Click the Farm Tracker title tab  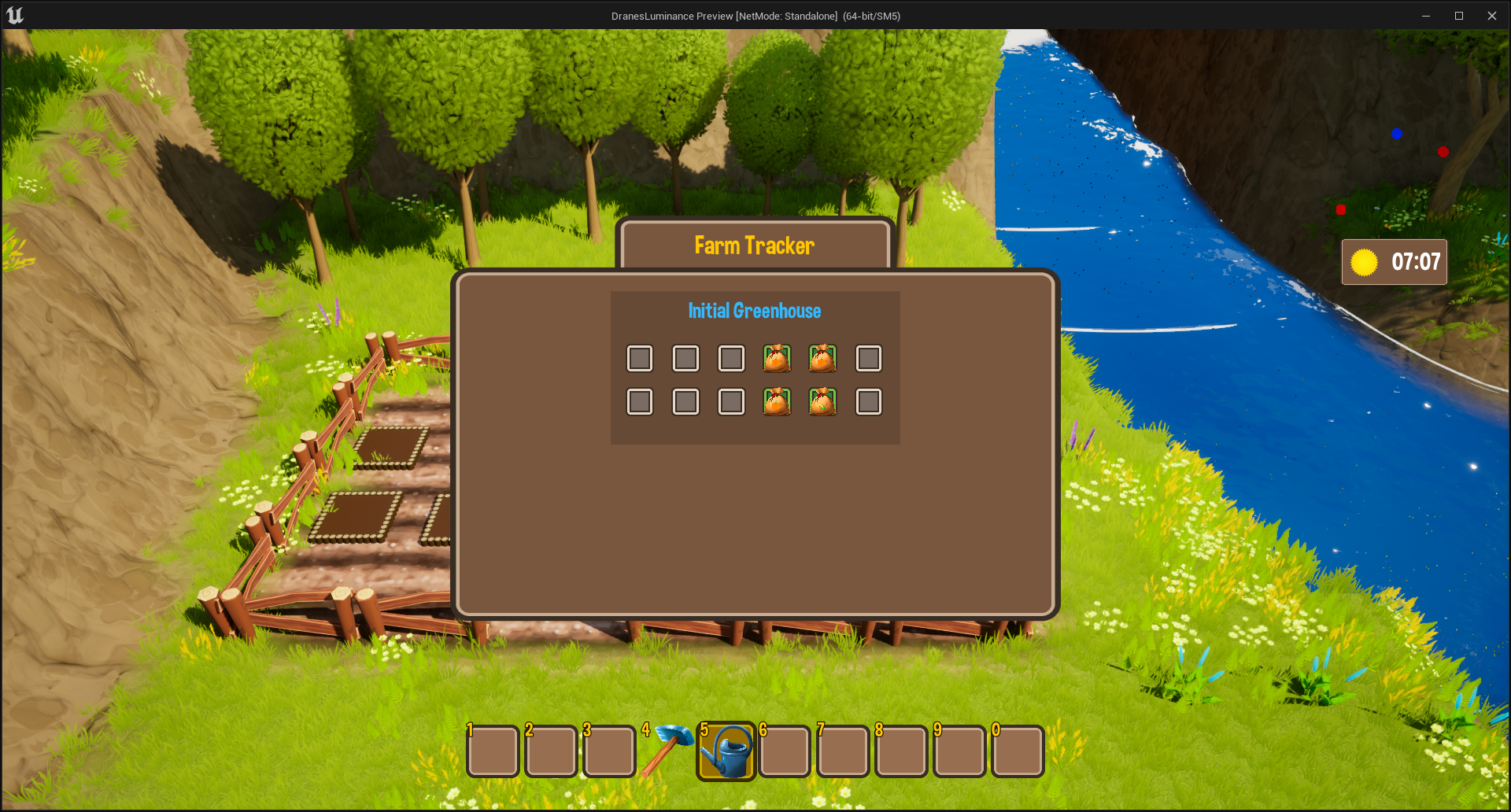coord(754,245)
